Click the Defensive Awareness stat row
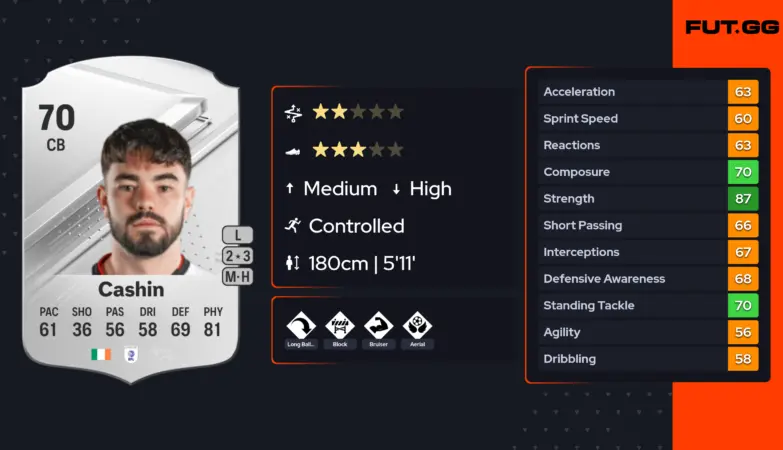The width and height of the screenshot is (783, 450). [x=647, y=279]
